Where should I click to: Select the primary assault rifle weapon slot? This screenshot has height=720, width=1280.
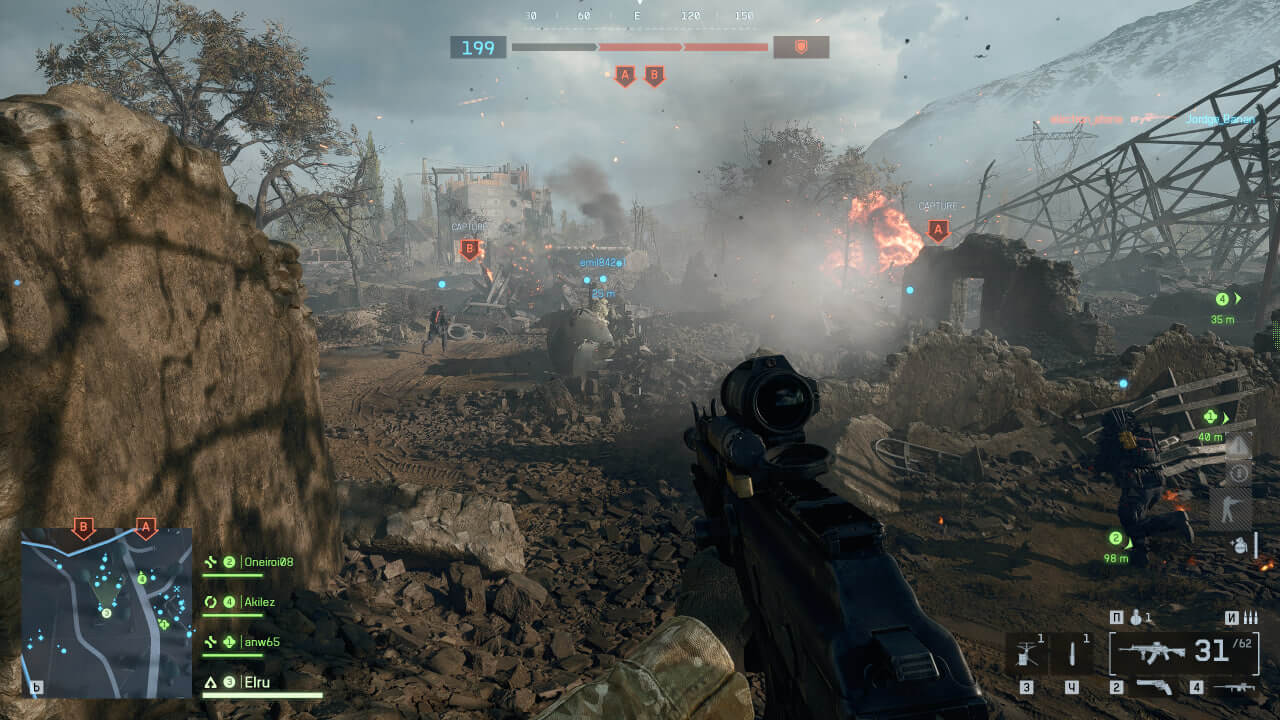(1153, 653)
